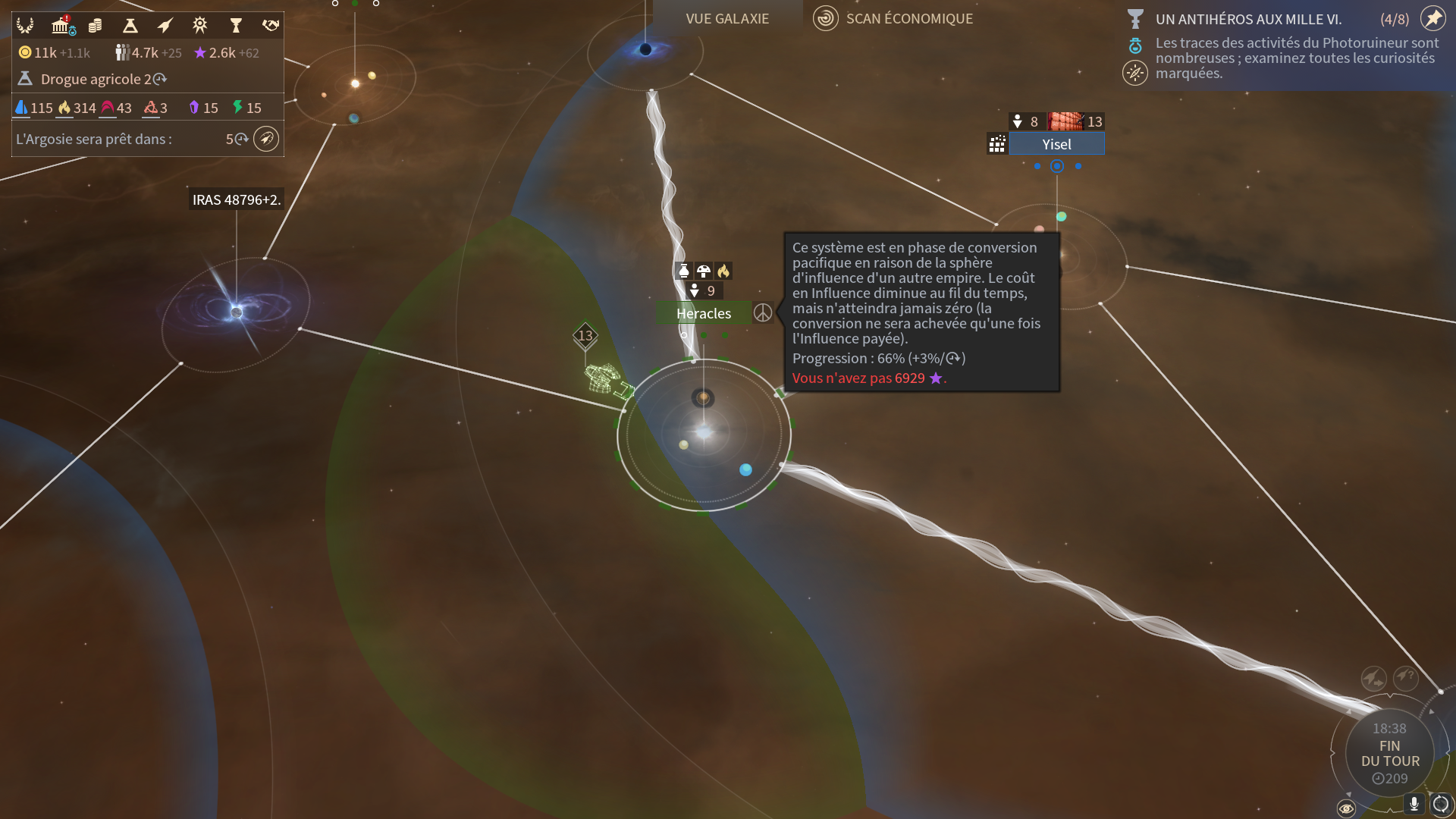Open the senate building screen
This screenshot has height=819, width=1456.
(x=61, y=26)
